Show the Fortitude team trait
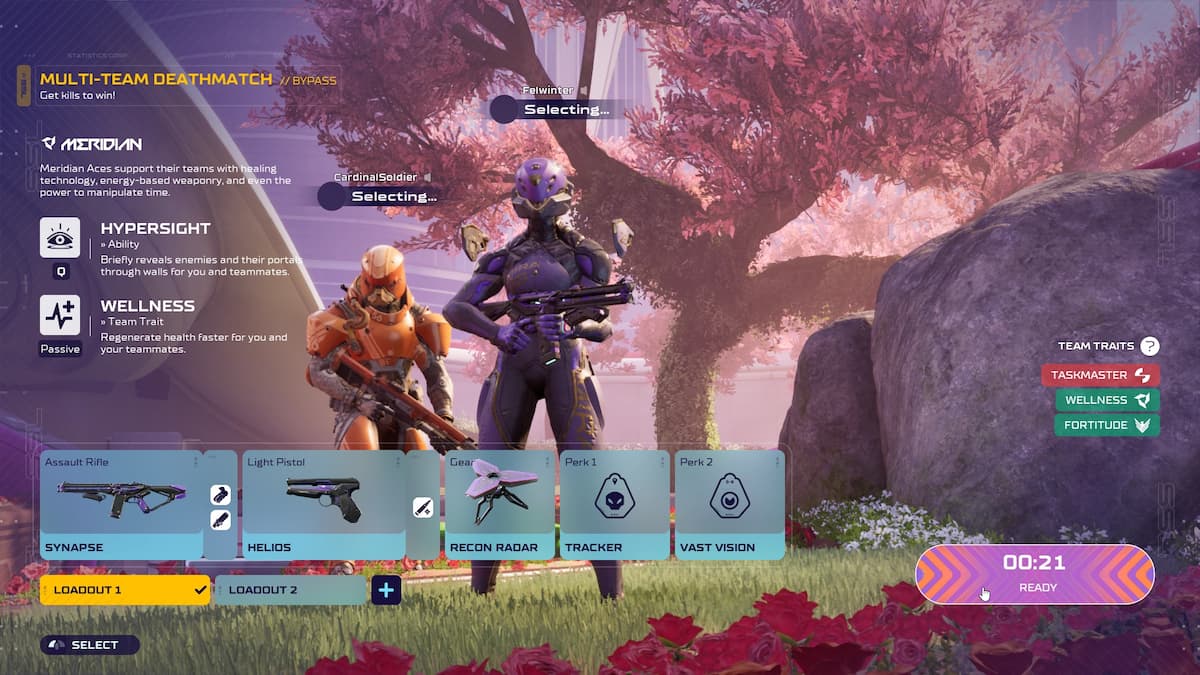This screenshot has width=1200, height=675. (1106, 425)
